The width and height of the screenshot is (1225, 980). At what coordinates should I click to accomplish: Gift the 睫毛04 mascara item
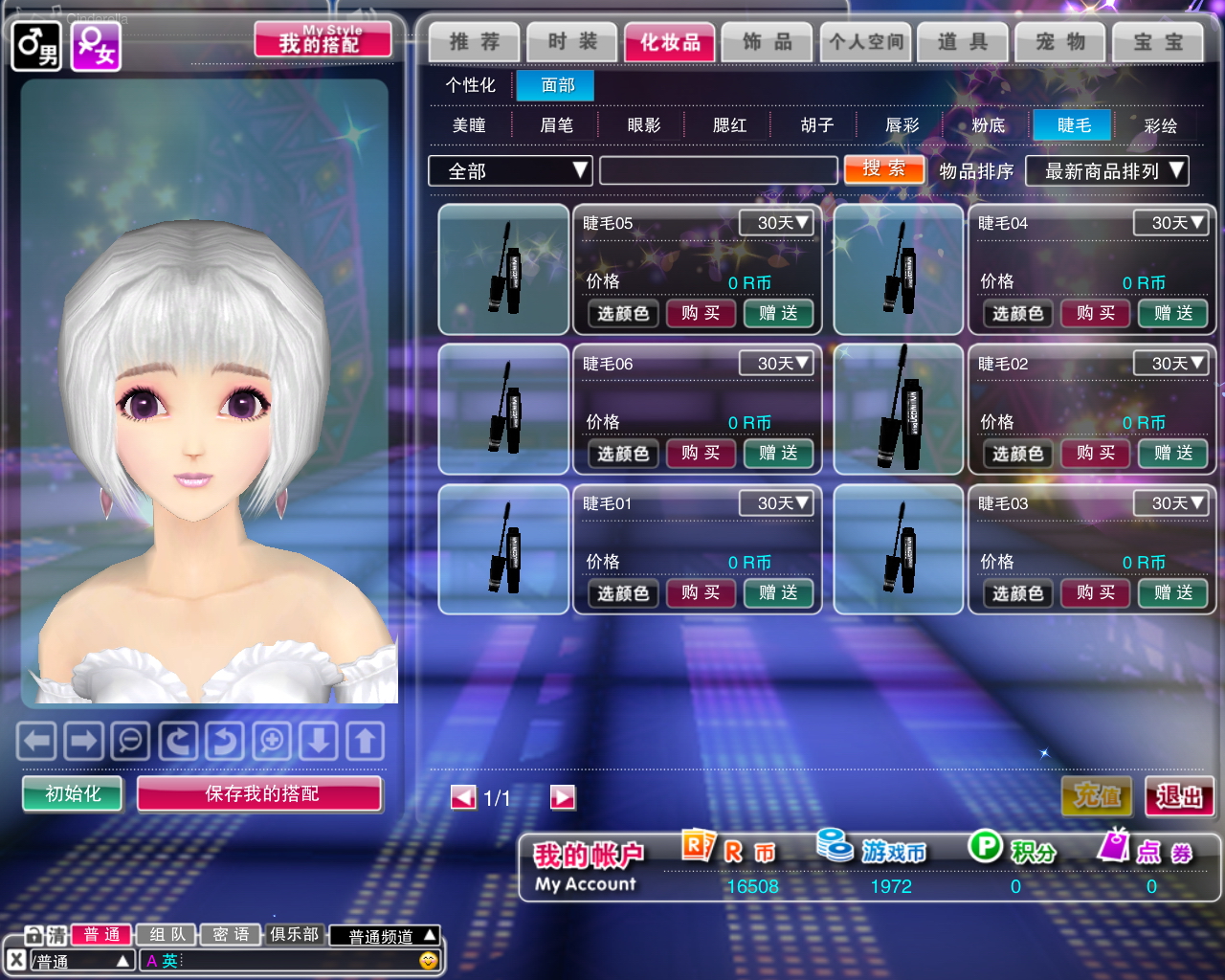pyautogui.click(x=1172, y=313)
